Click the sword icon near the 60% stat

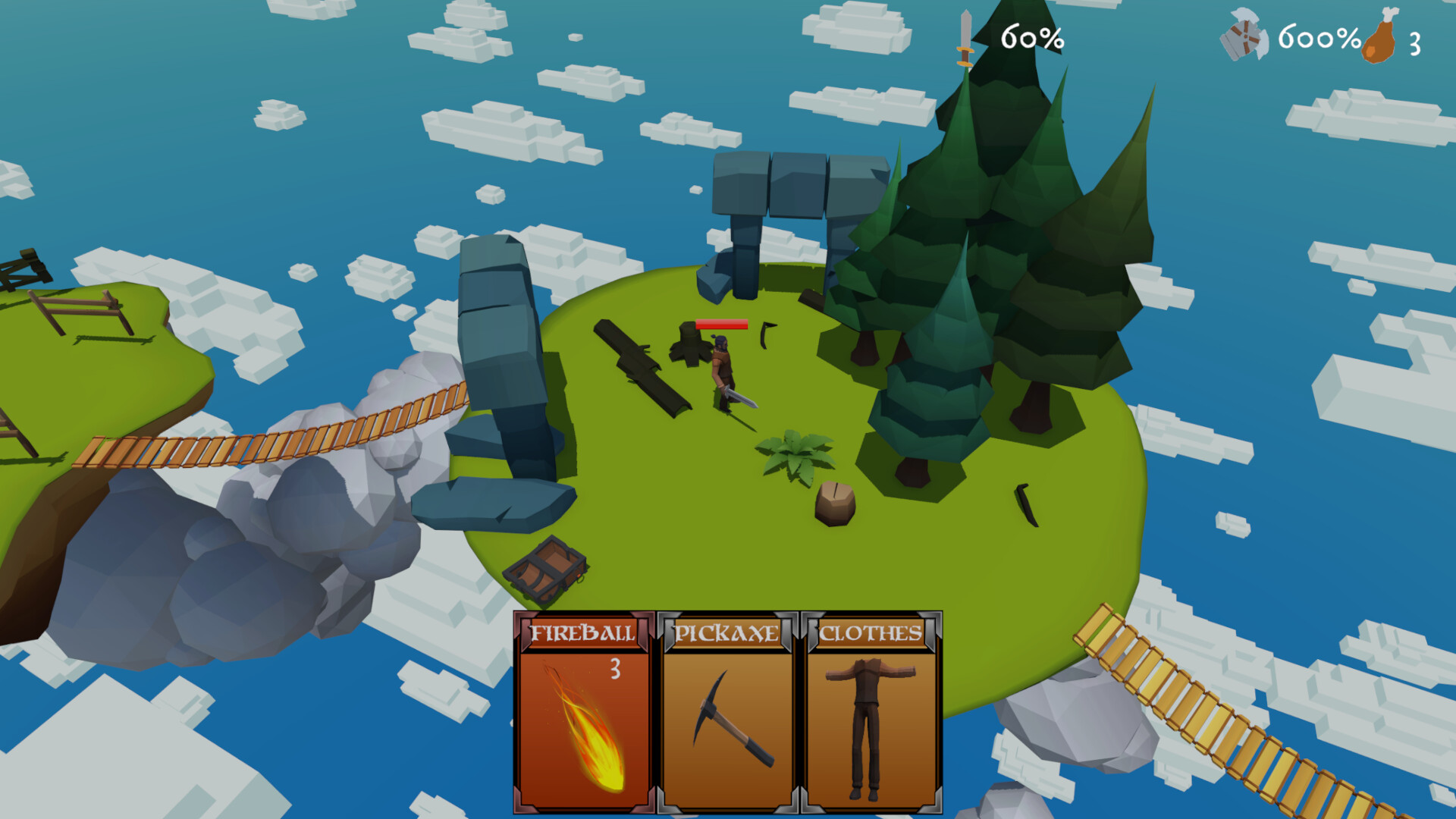pos(965,42)
